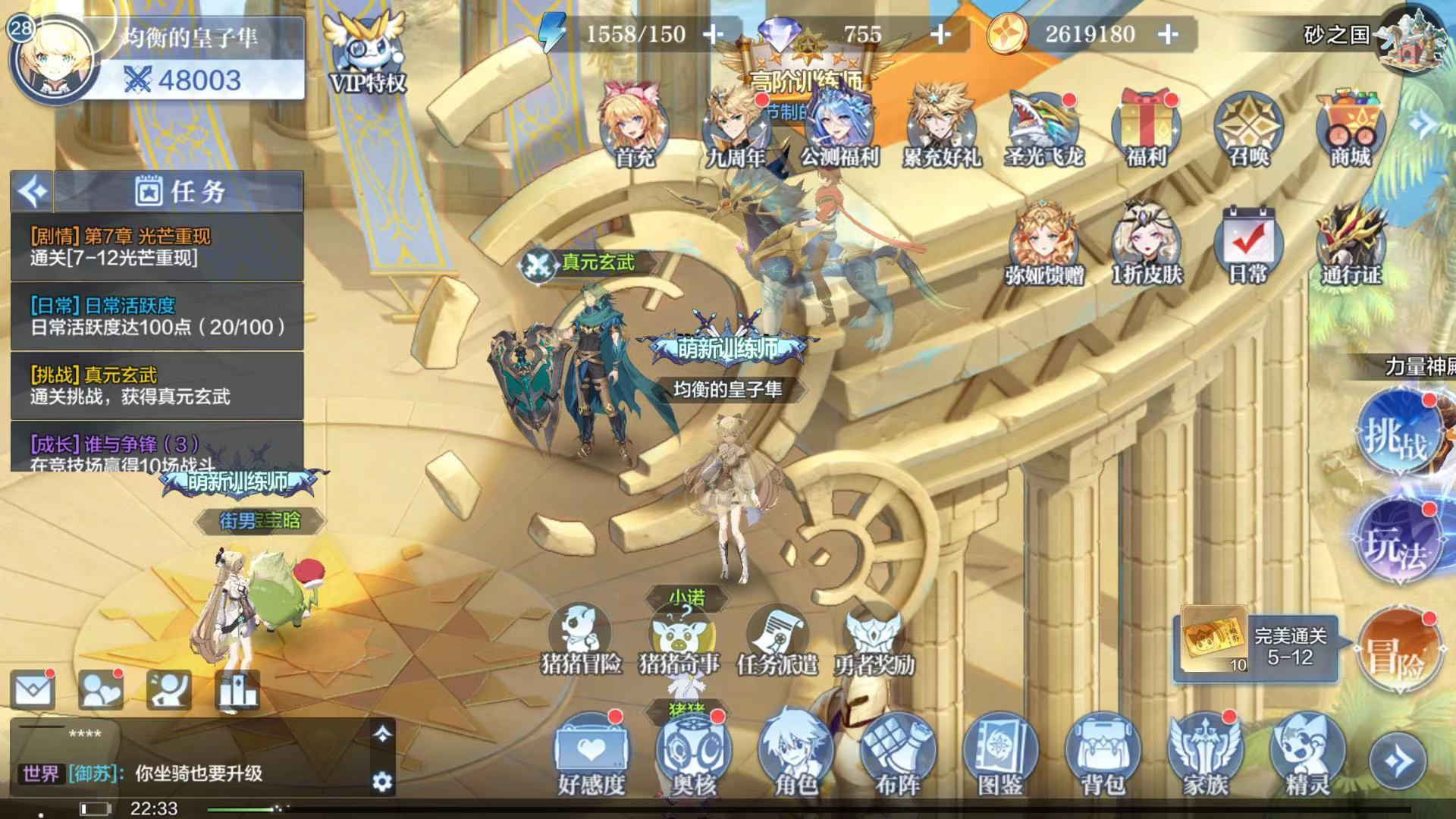1456x819 pixels.
Task: Start 冒险 adventure mode
Action: 1396,652
